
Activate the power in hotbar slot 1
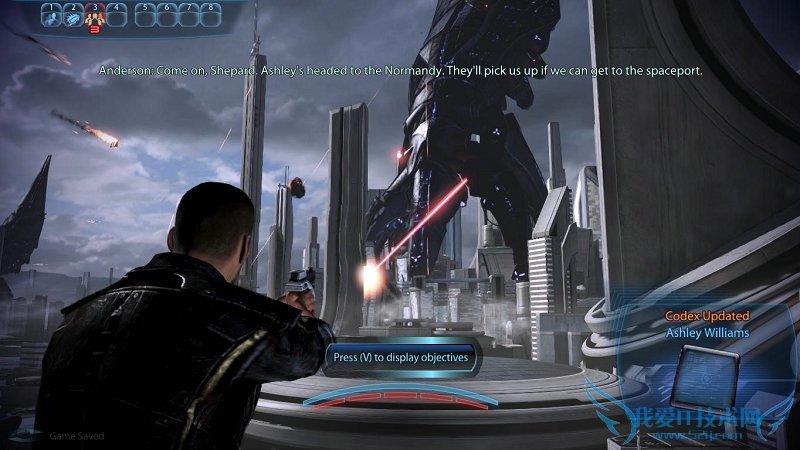pyautogui.click(x=51, y=17)
